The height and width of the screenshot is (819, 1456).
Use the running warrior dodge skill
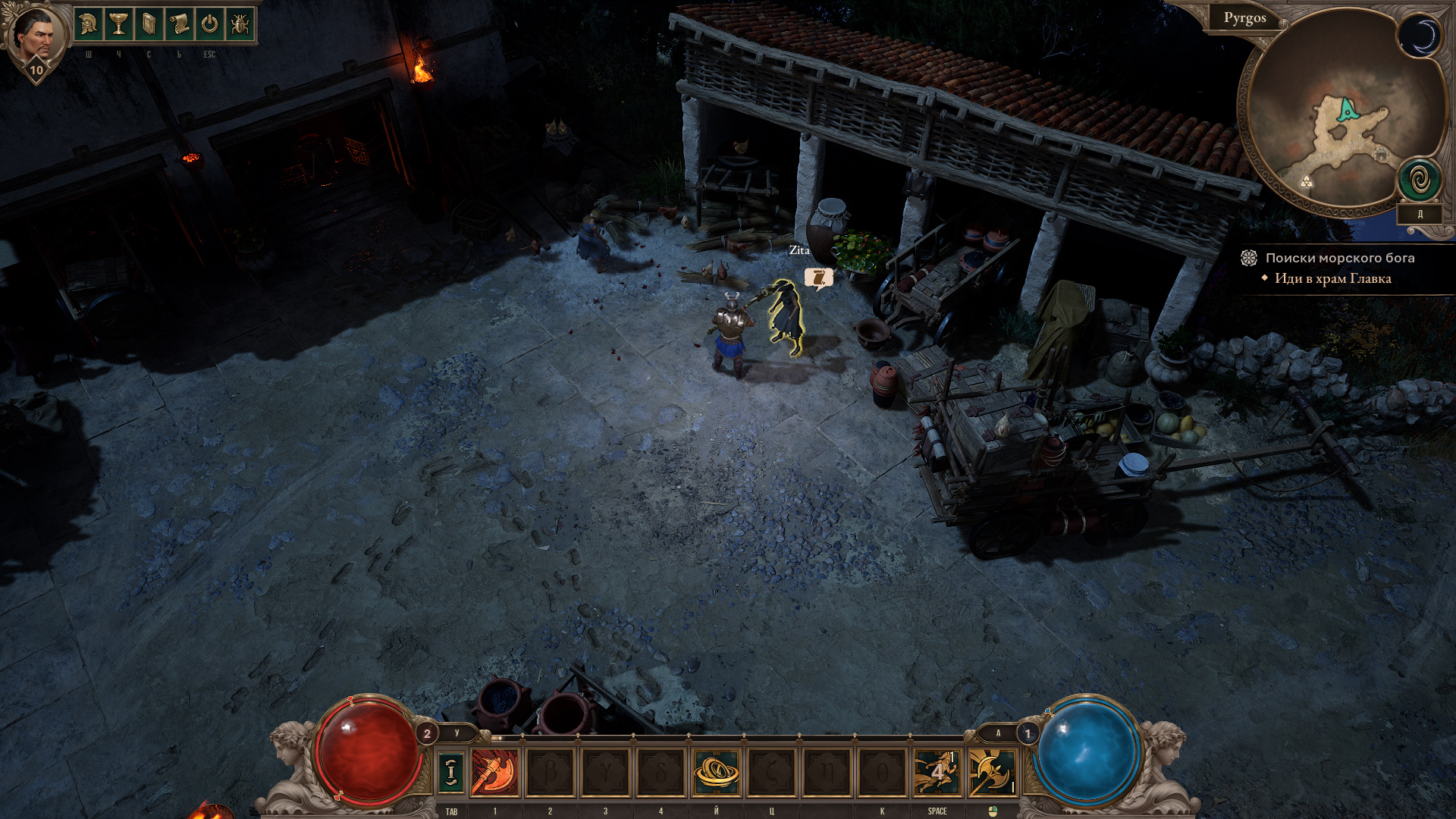click(937, 772)
